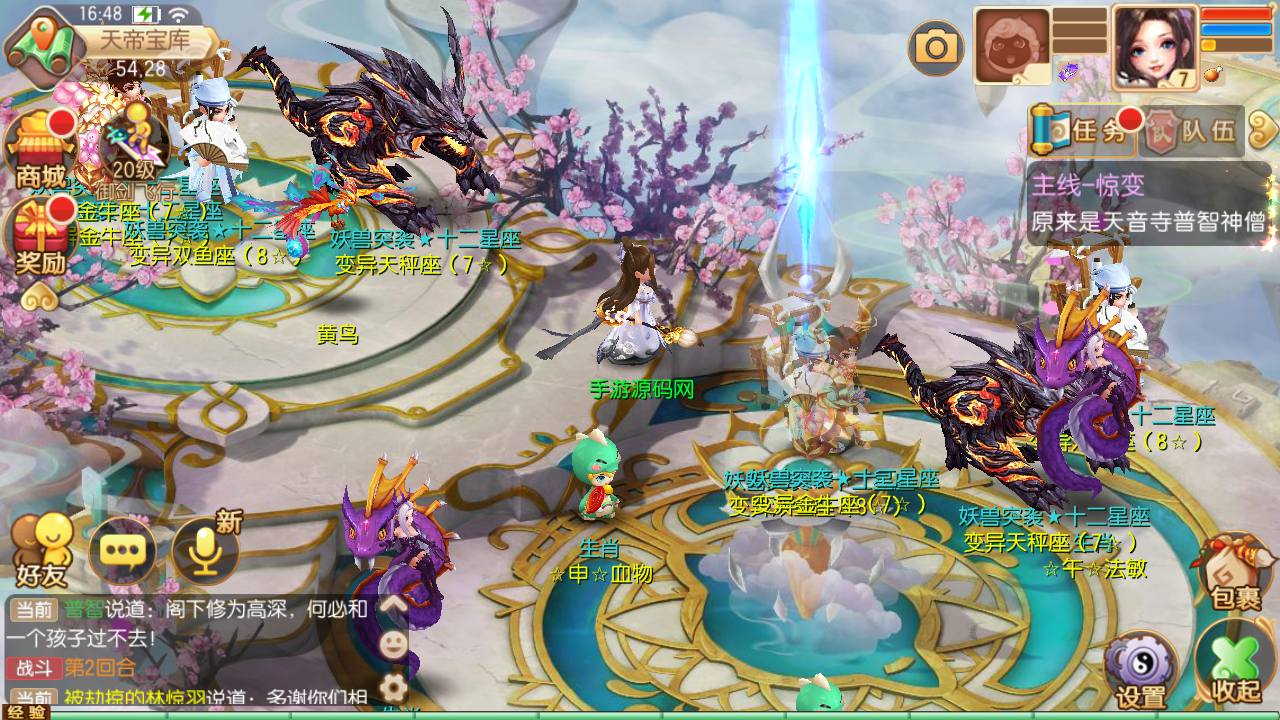Open the pet portrait panel
1280x720 pixels.
(x=1011, y=47)
